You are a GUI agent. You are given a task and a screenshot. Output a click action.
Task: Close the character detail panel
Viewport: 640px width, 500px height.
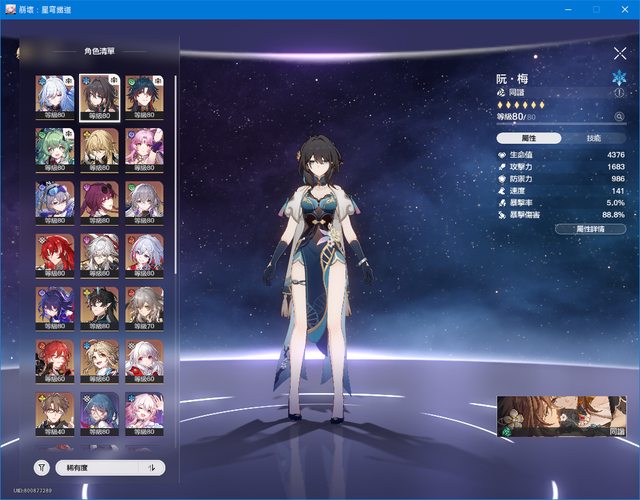click(620, 53)
